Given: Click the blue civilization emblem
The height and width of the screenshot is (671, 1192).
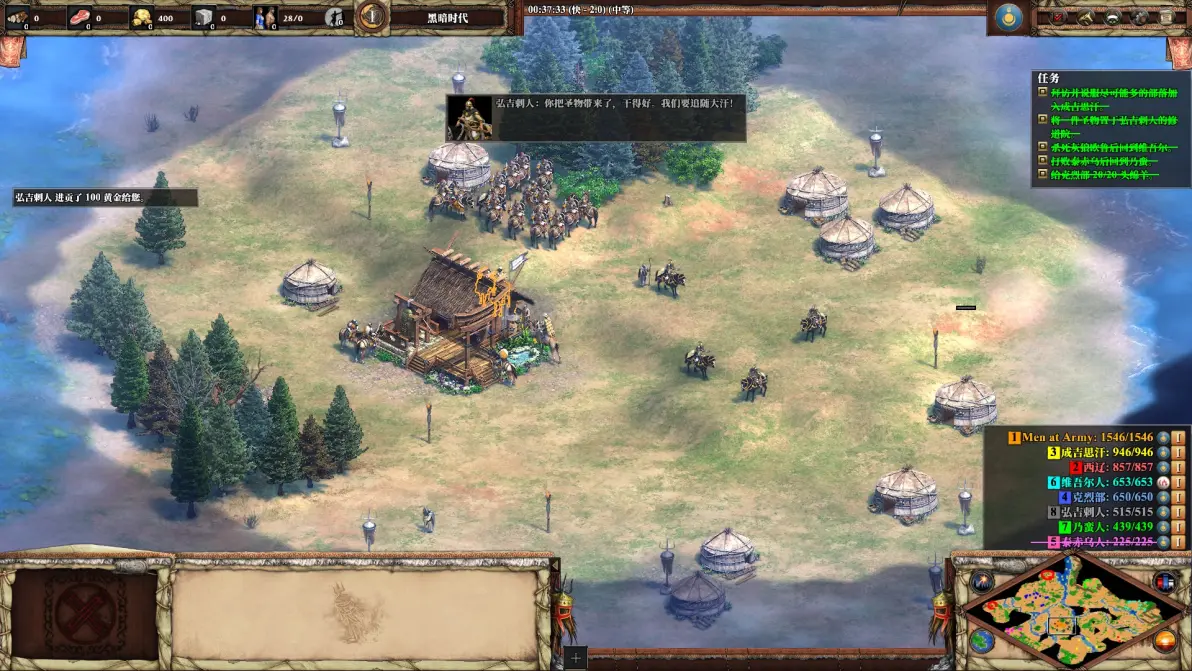Looking at the screenshot, I should click(x=1008, y=18).
